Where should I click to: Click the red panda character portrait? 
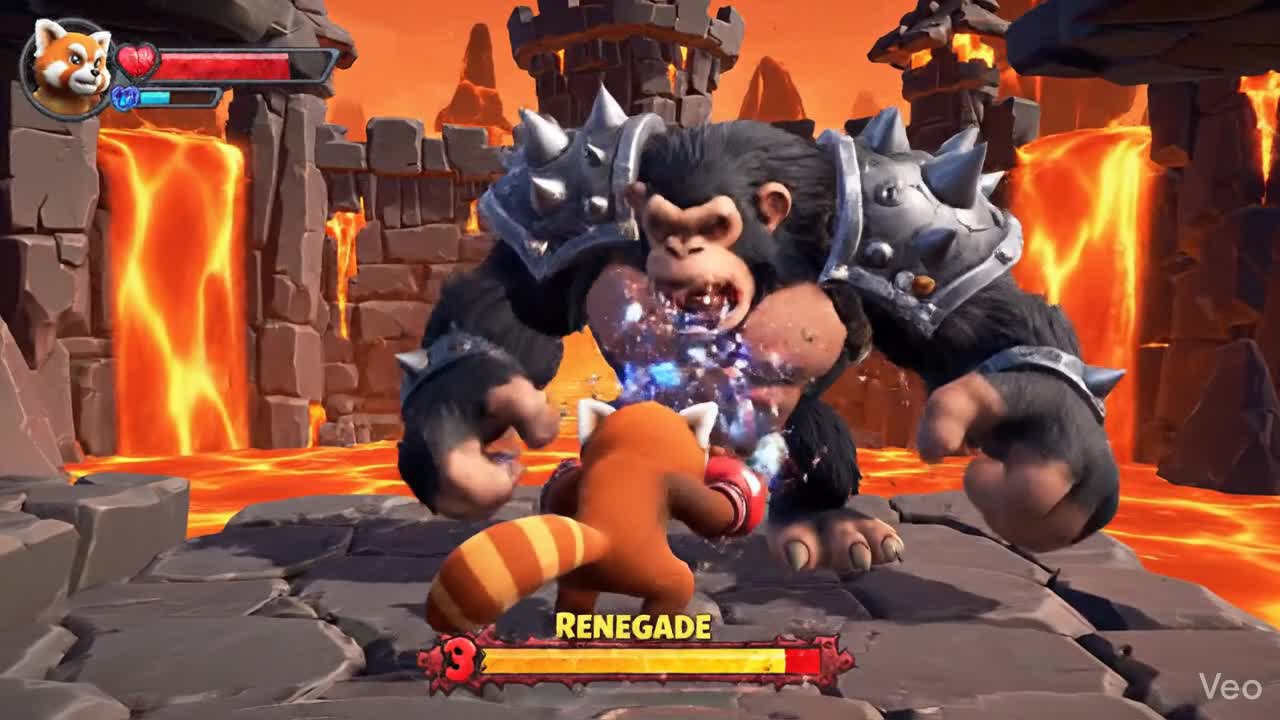pyautogui.click(x=70, y=68)
